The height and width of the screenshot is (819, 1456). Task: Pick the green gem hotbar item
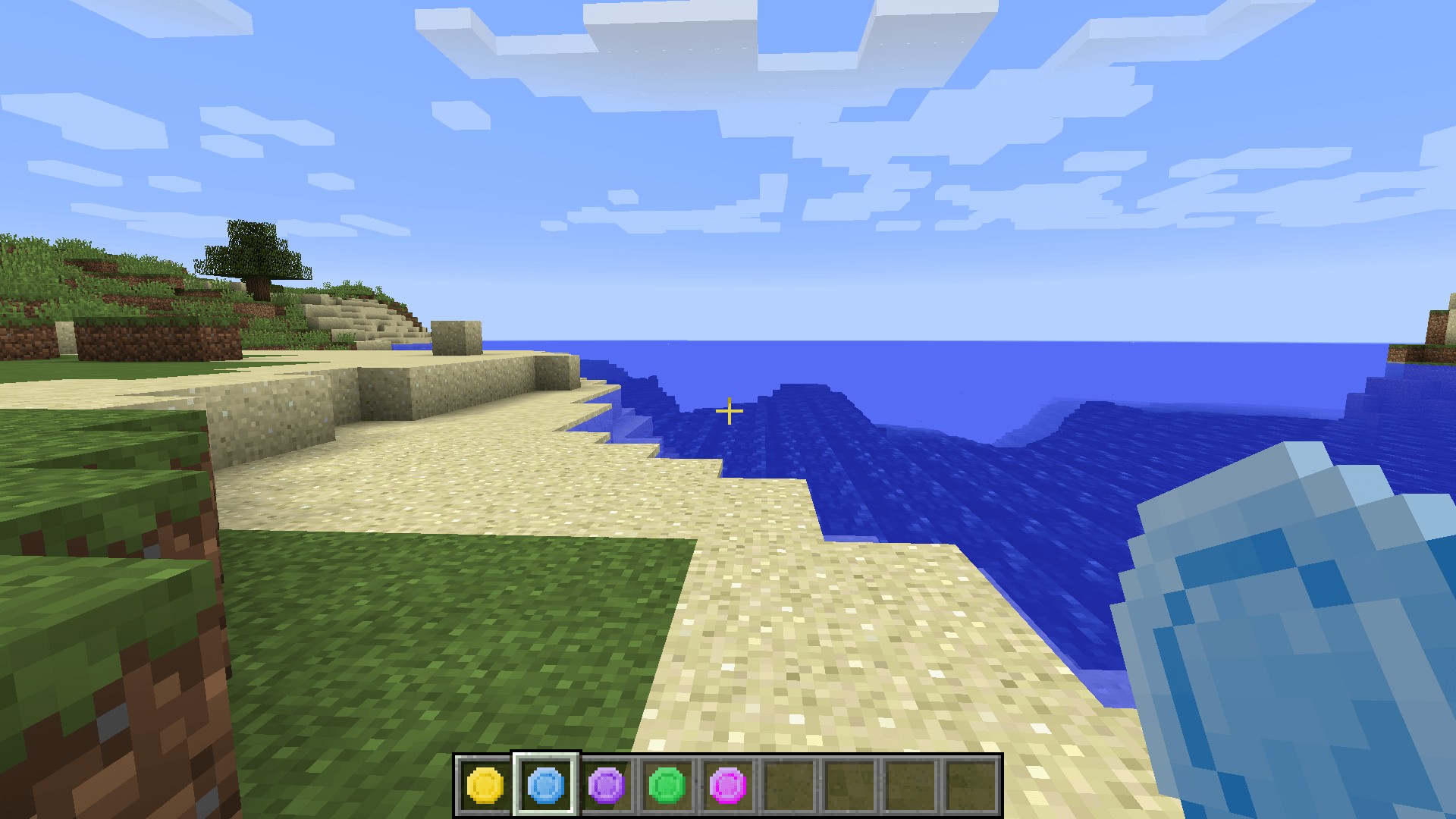(x=667, y=785)
